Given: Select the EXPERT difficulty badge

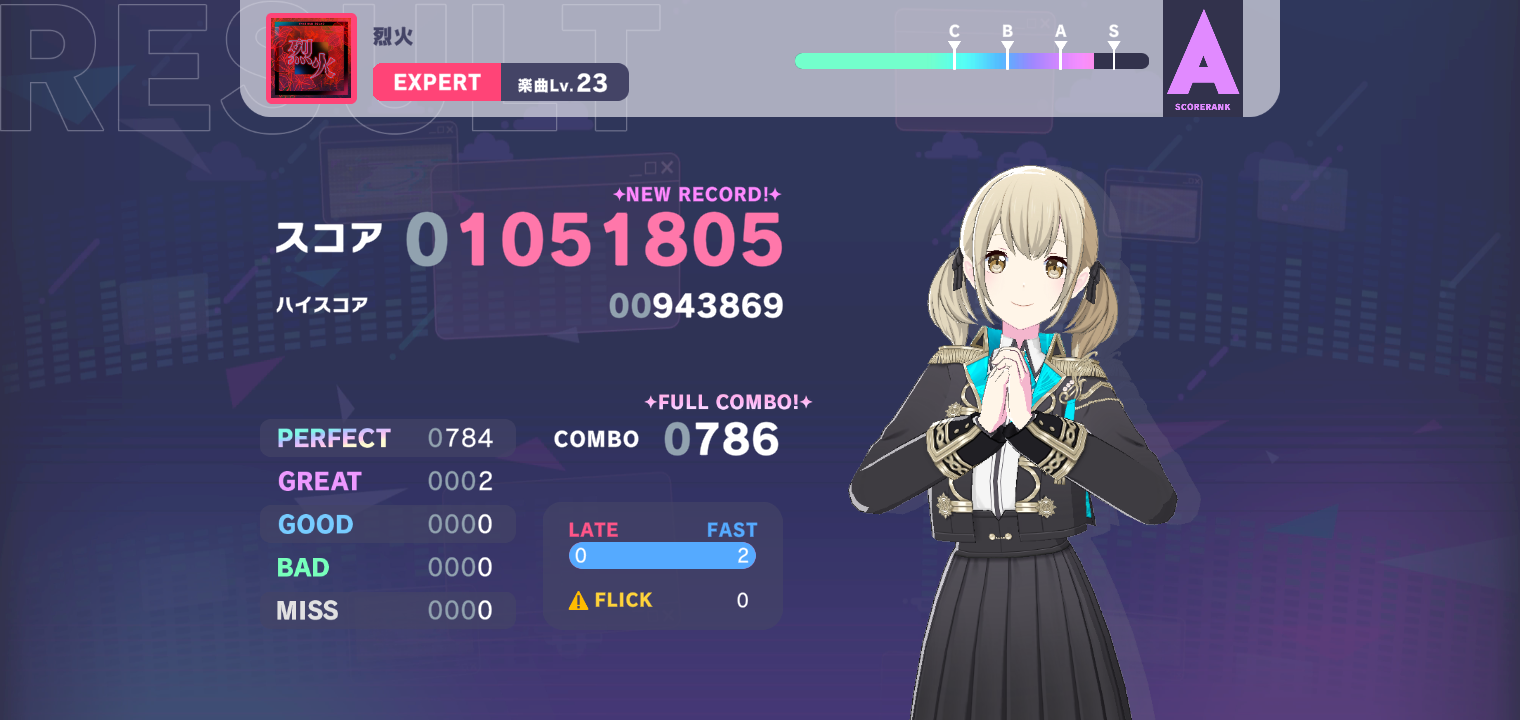Looking at the screenshot, I should click(x=437, y=82).
